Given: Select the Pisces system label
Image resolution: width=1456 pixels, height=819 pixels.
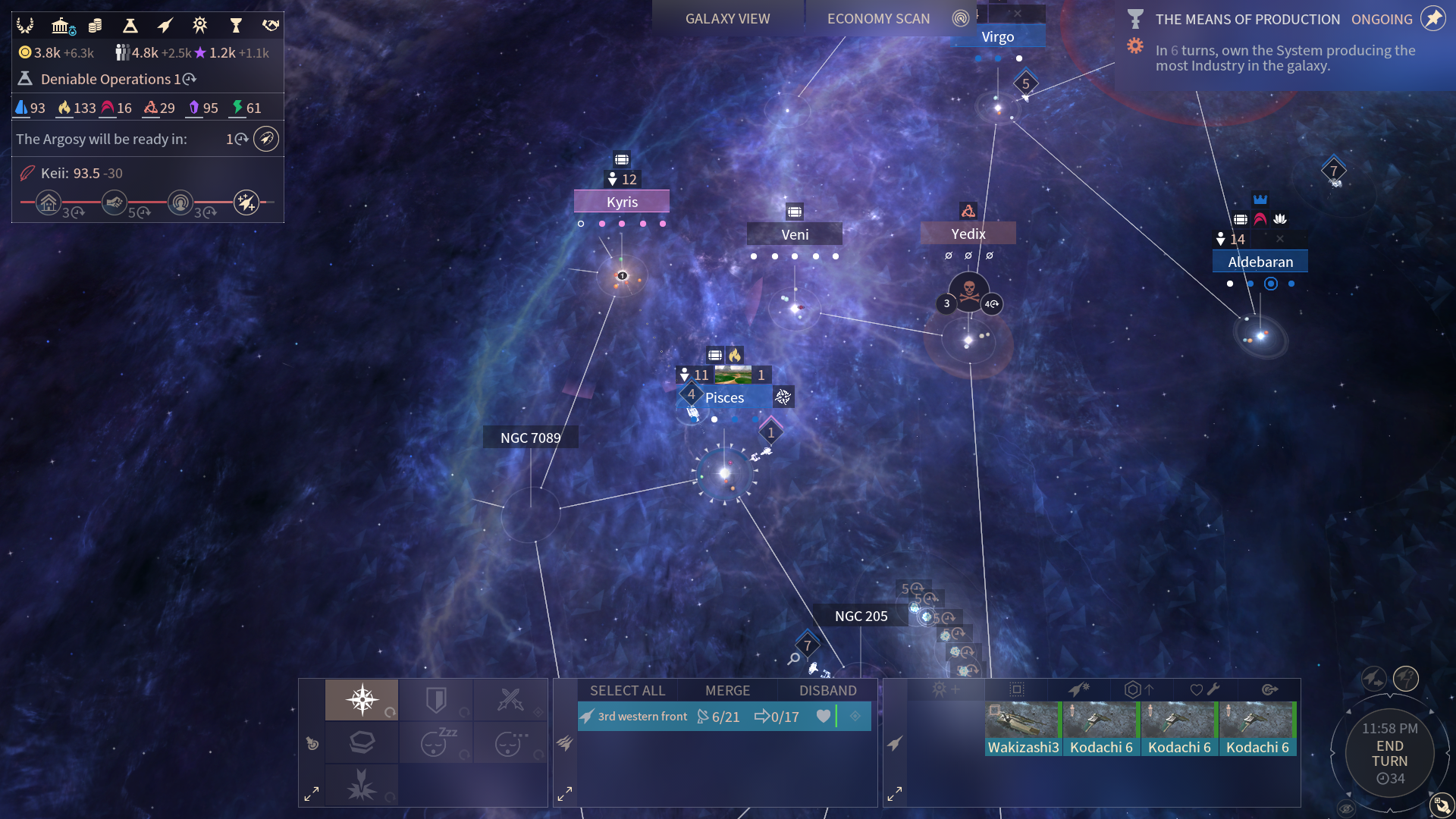Looking at the screenshot, I should [724, 397].
